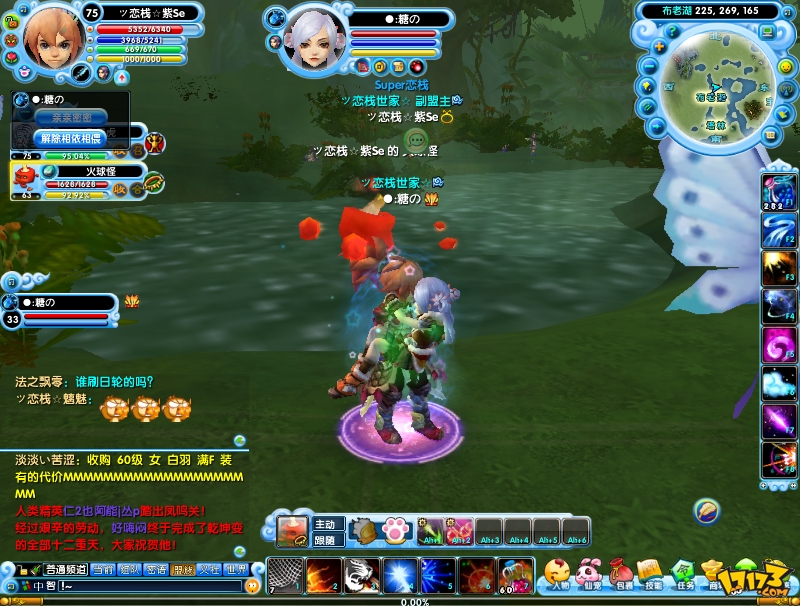Use the F1 blue potion slot
The height and width of the screenshot is (606, 800).
(778, 191)
